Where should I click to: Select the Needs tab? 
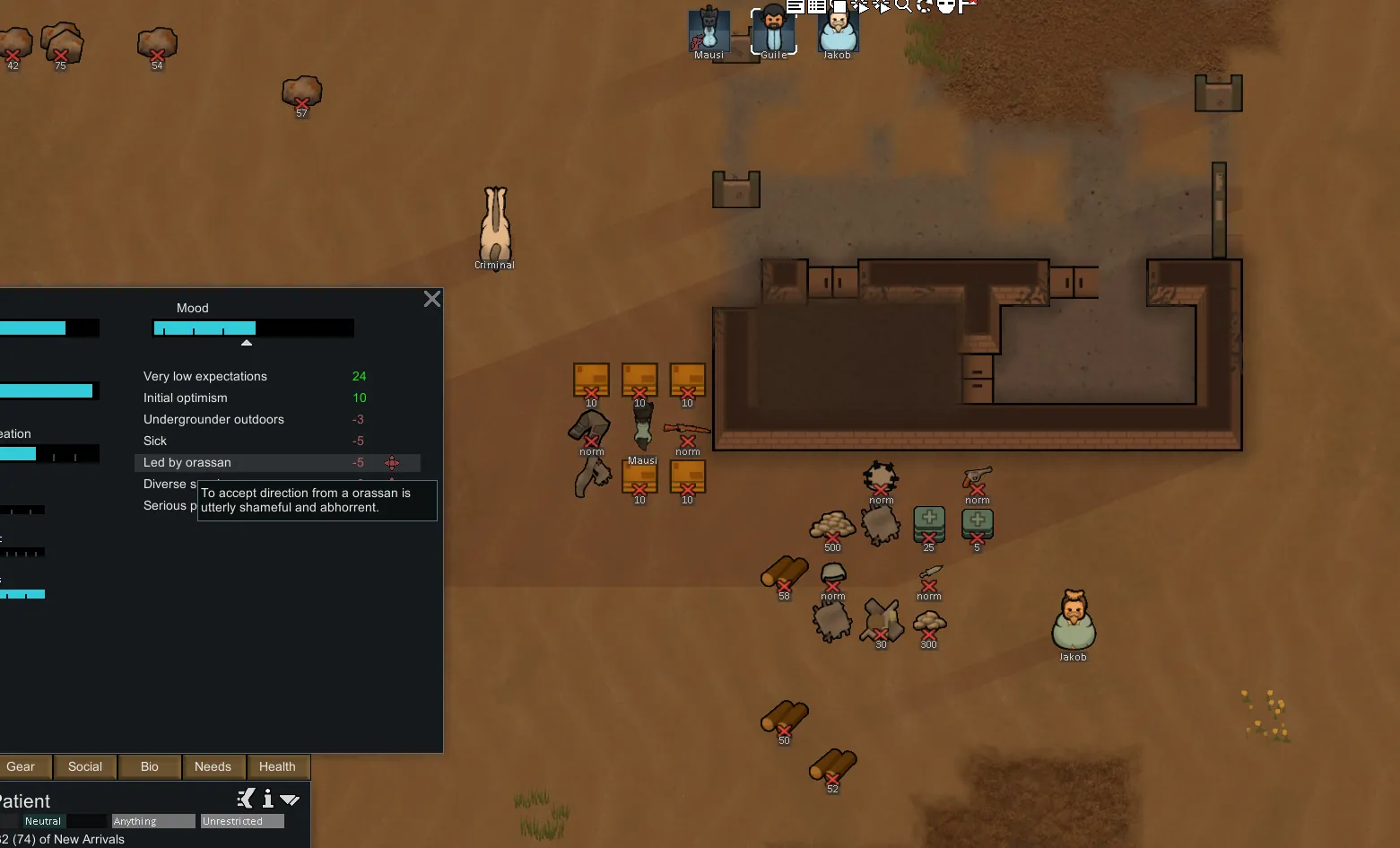coord(213,767)
